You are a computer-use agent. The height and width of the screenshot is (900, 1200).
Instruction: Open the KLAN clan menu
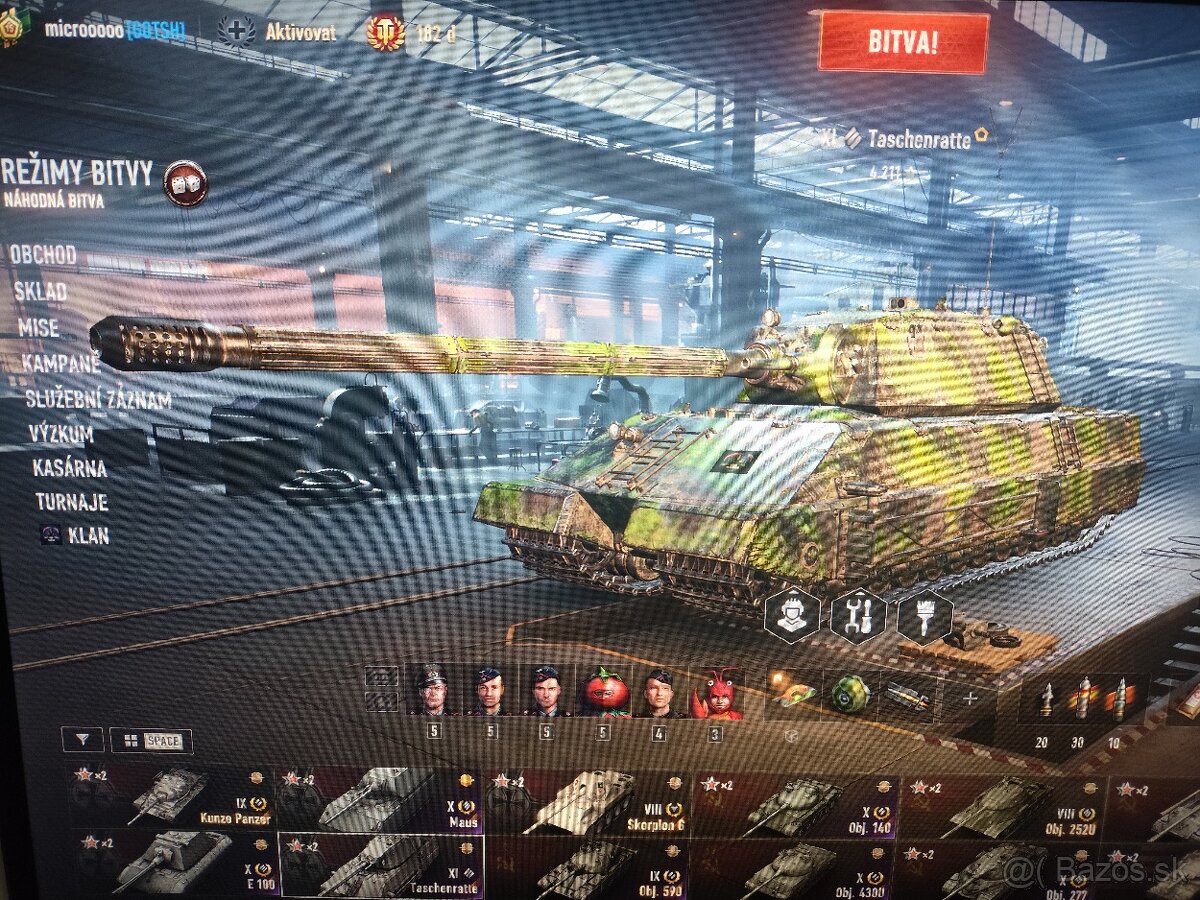88,535
